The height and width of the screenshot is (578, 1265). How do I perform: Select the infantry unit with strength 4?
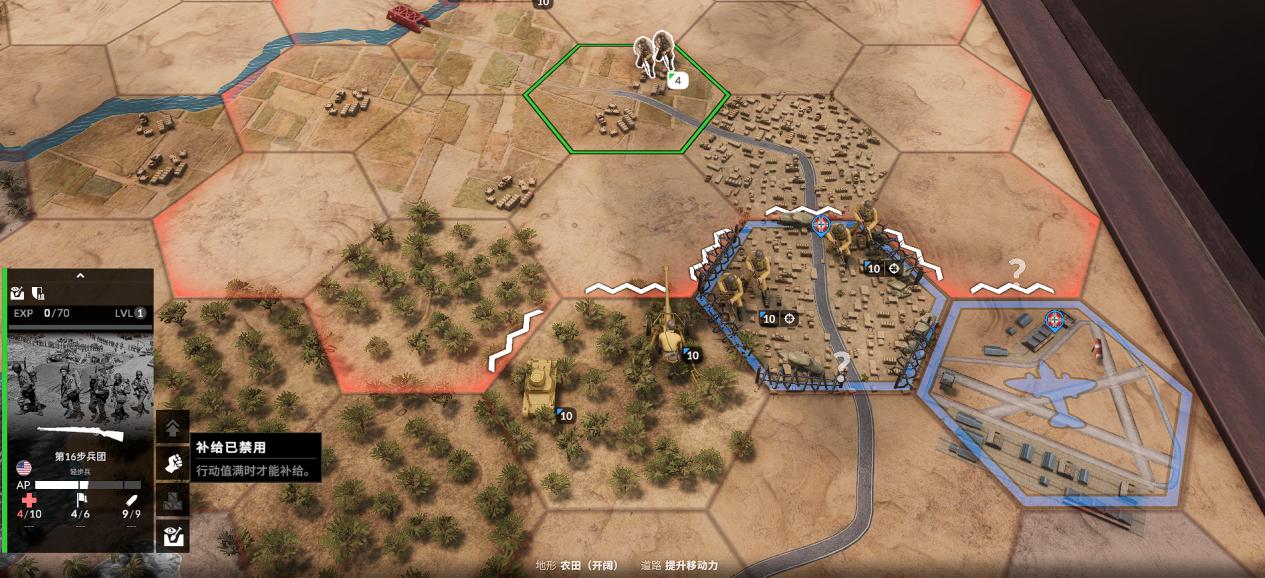coord(655,55)
